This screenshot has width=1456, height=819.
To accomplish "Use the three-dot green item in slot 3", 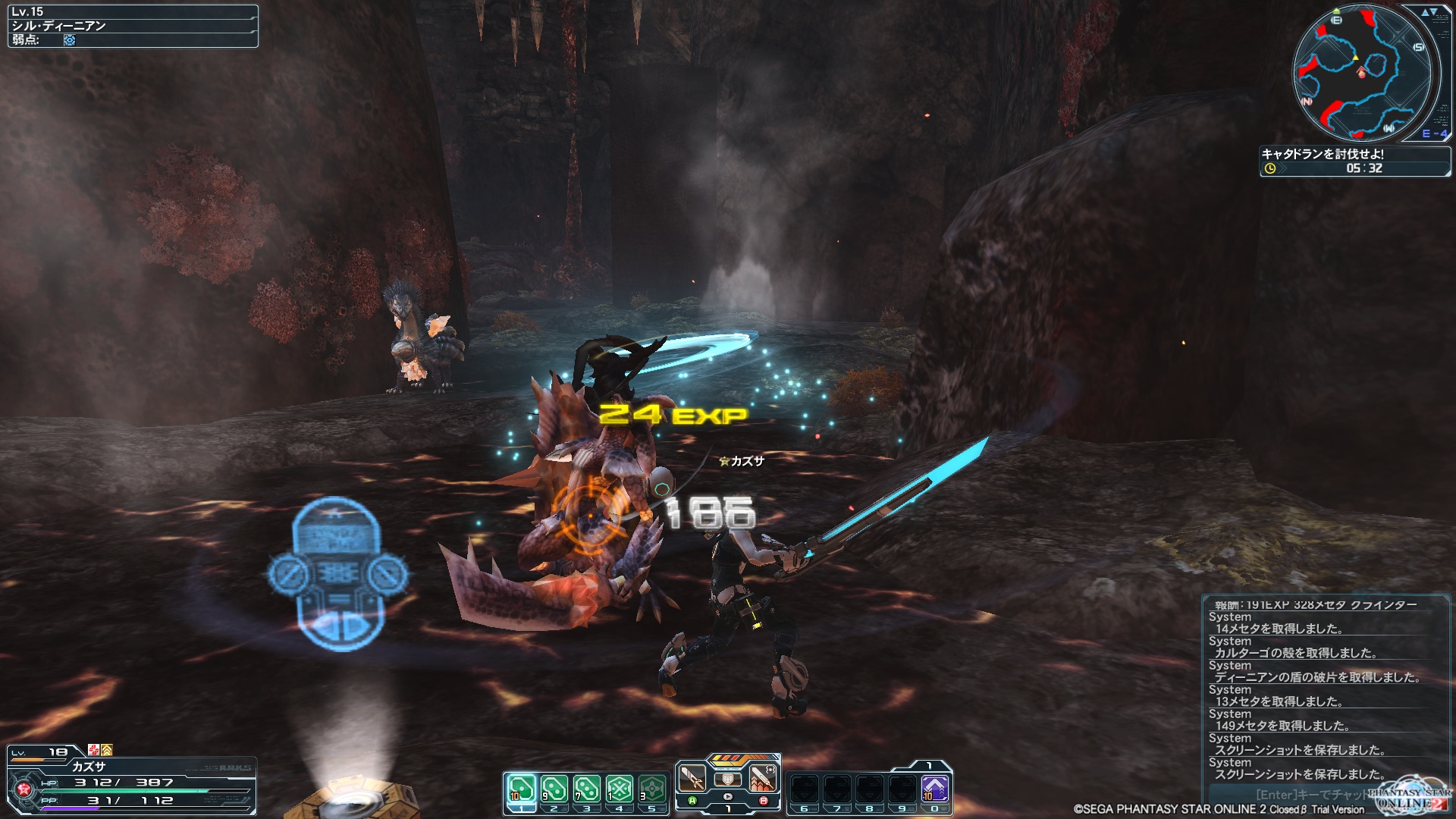I will pos(586,789).
